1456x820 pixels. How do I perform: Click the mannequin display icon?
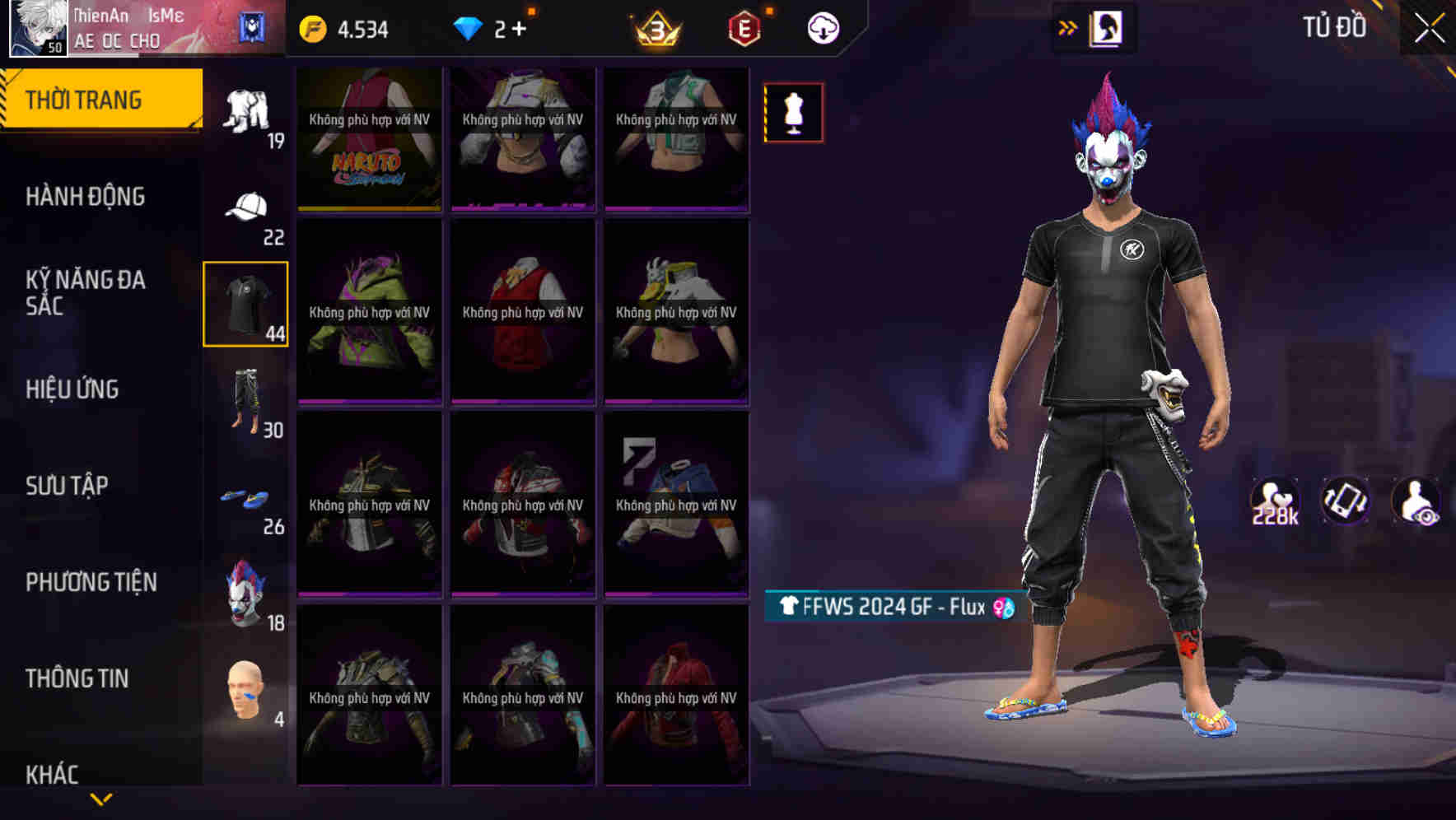click(793, 113)
